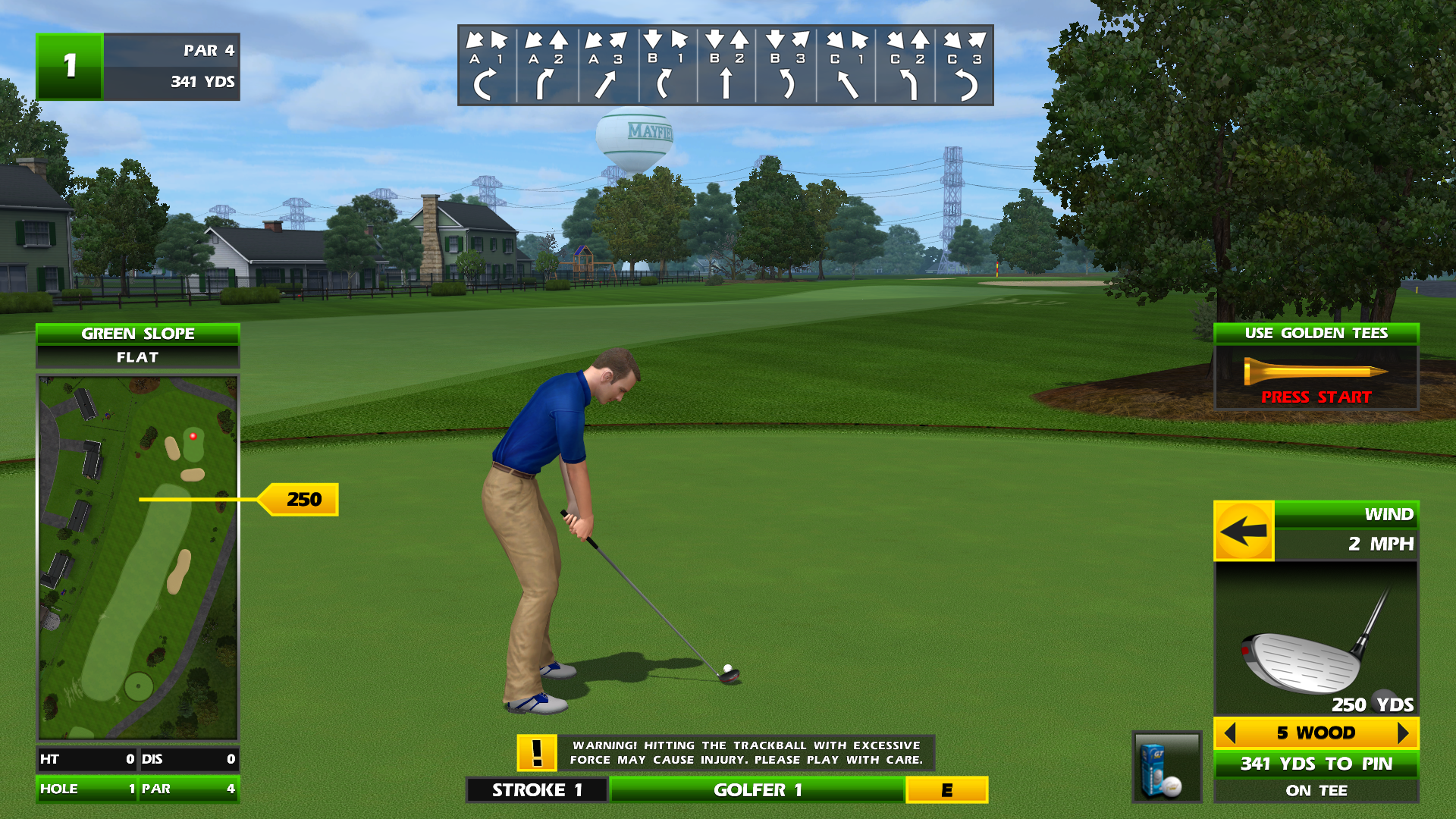Switch to previous club with left arrow
This screenshot has height=819, width=1456.
1230,733
